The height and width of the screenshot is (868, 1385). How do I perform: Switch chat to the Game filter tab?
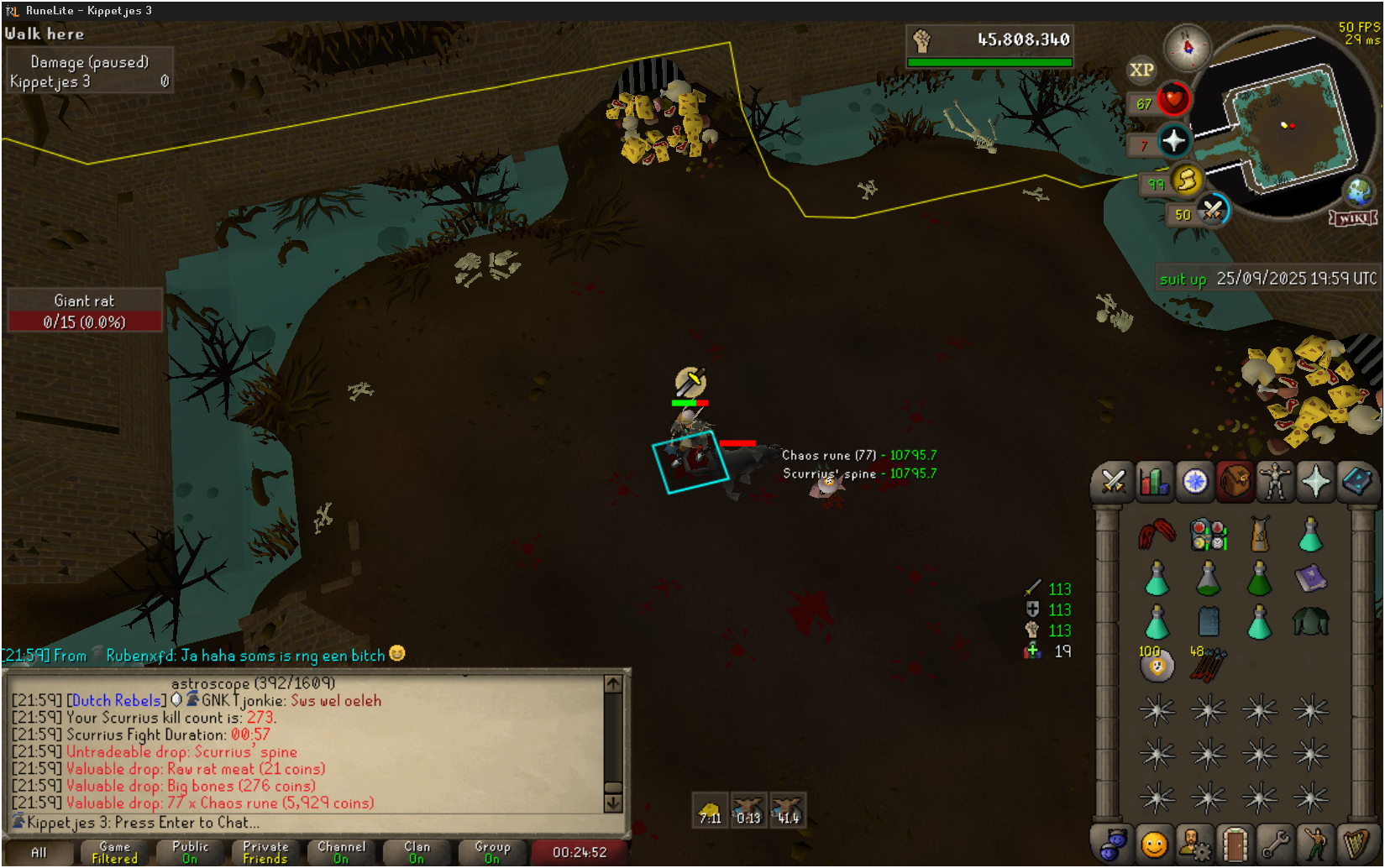pyautogui.click(x=114, y=852)
